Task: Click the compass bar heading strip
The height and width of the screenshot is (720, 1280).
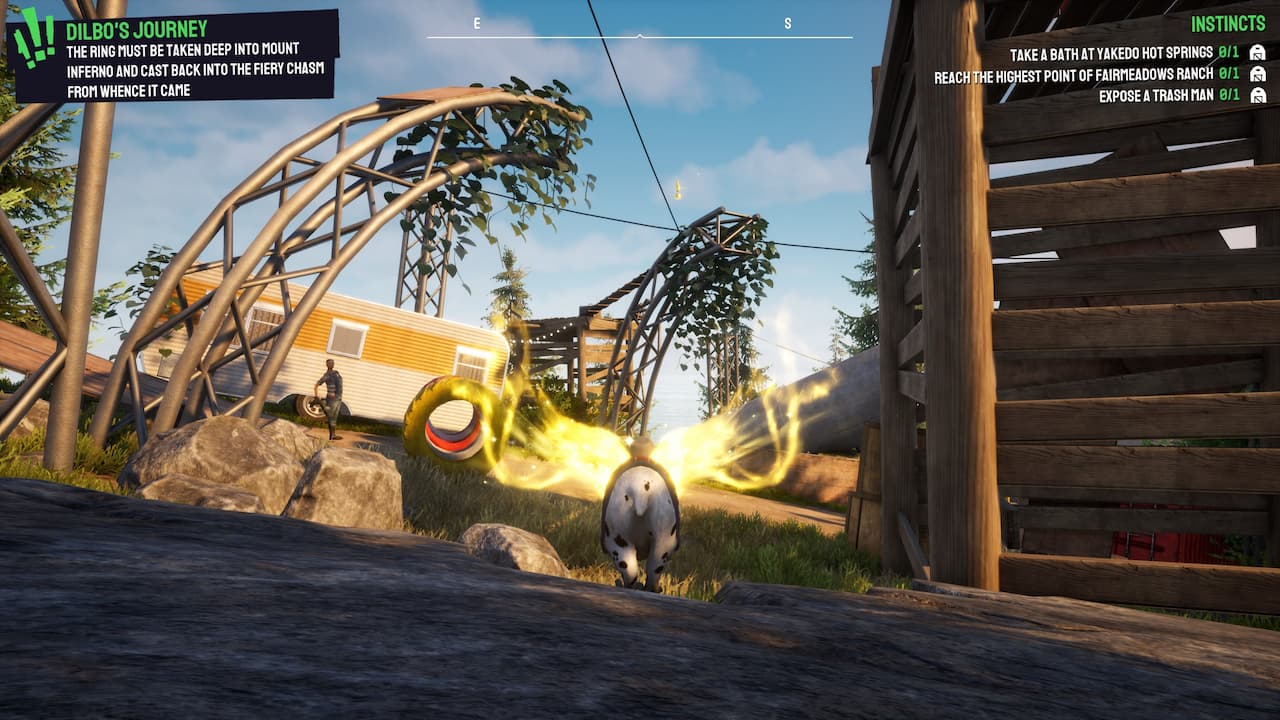Action: (x=640, y=35)
